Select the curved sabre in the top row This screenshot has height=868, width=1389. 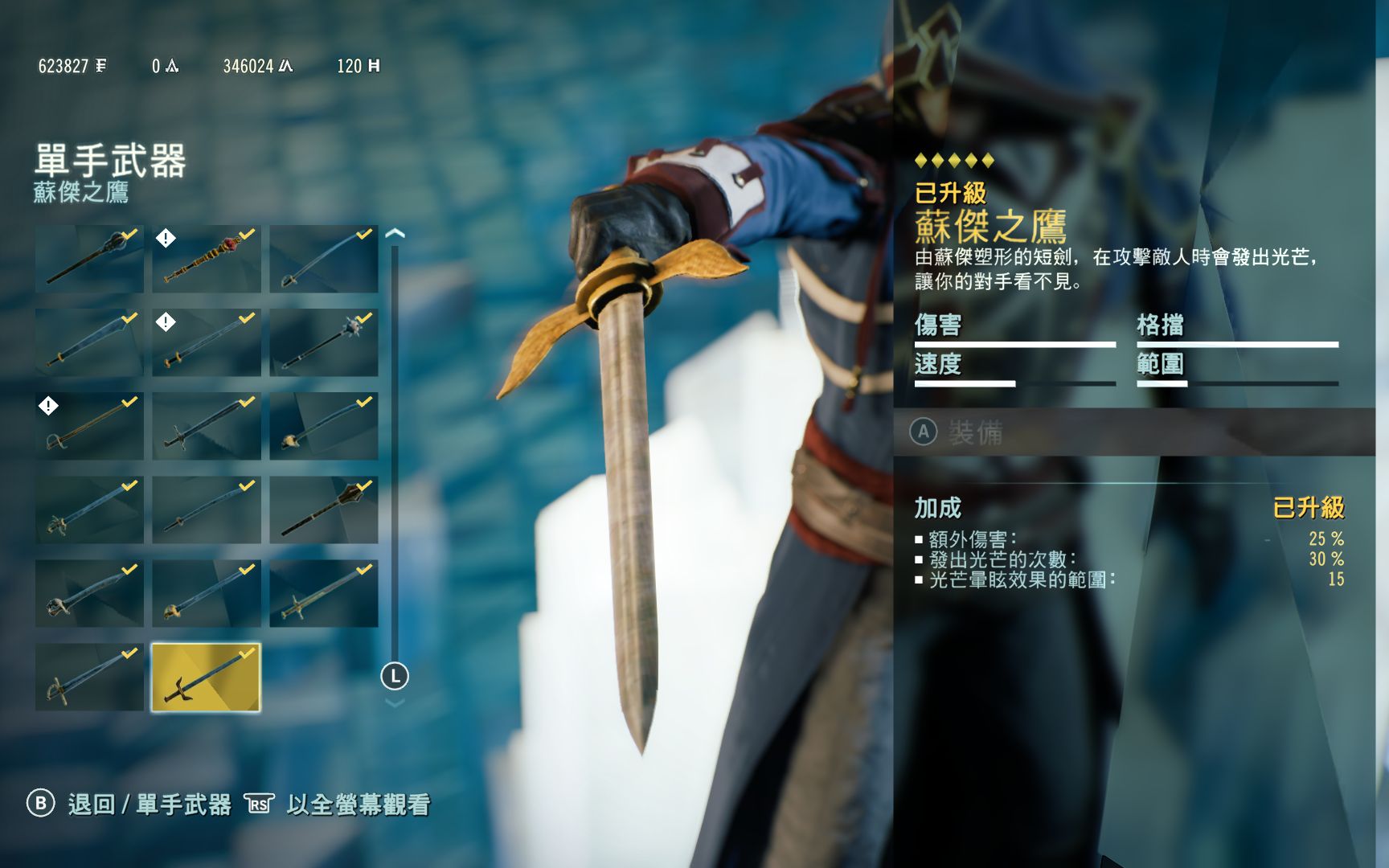click(323, 259)
